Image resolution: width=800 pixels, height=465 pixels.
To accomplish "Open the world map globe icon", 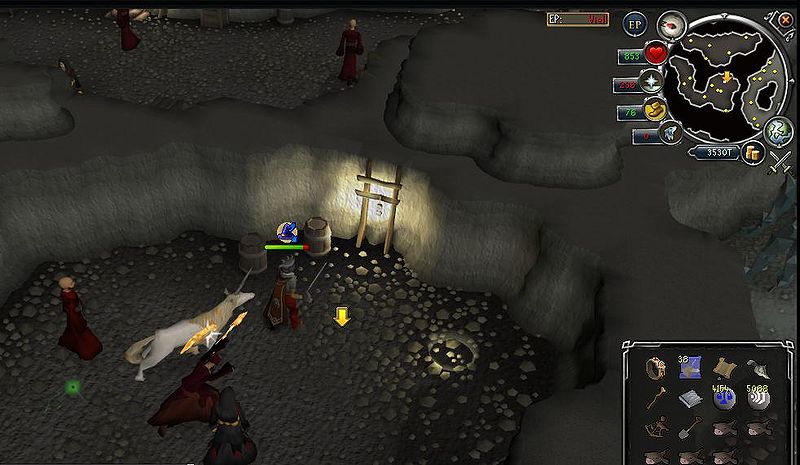I will 778,130.
